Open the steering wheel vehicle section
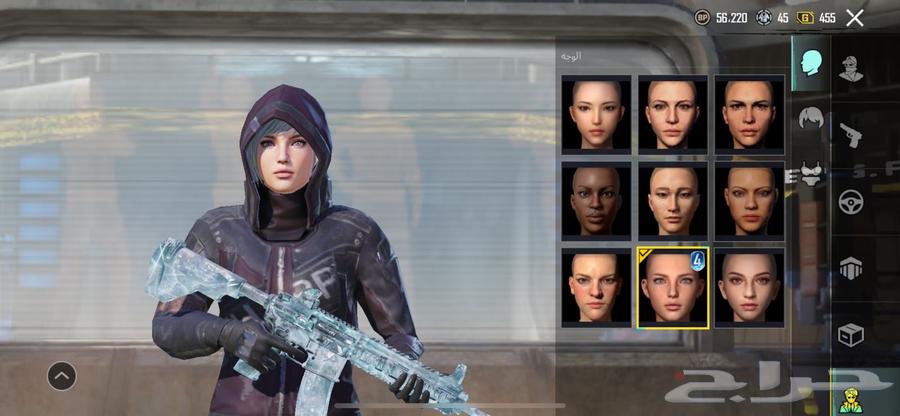Screen dimensions: 900x416 (x=852, y=201)
